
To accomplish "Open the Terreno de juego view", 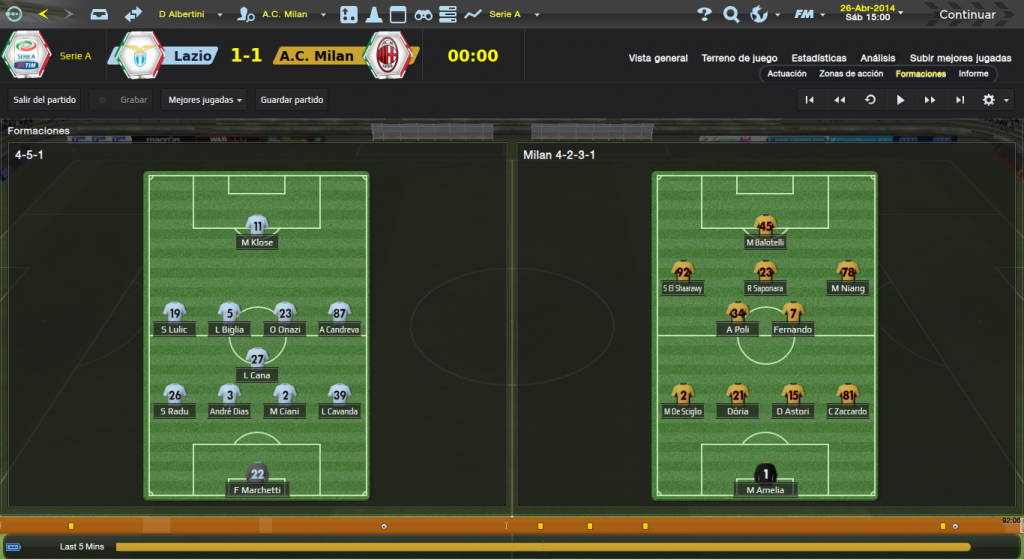I will 739,58.
